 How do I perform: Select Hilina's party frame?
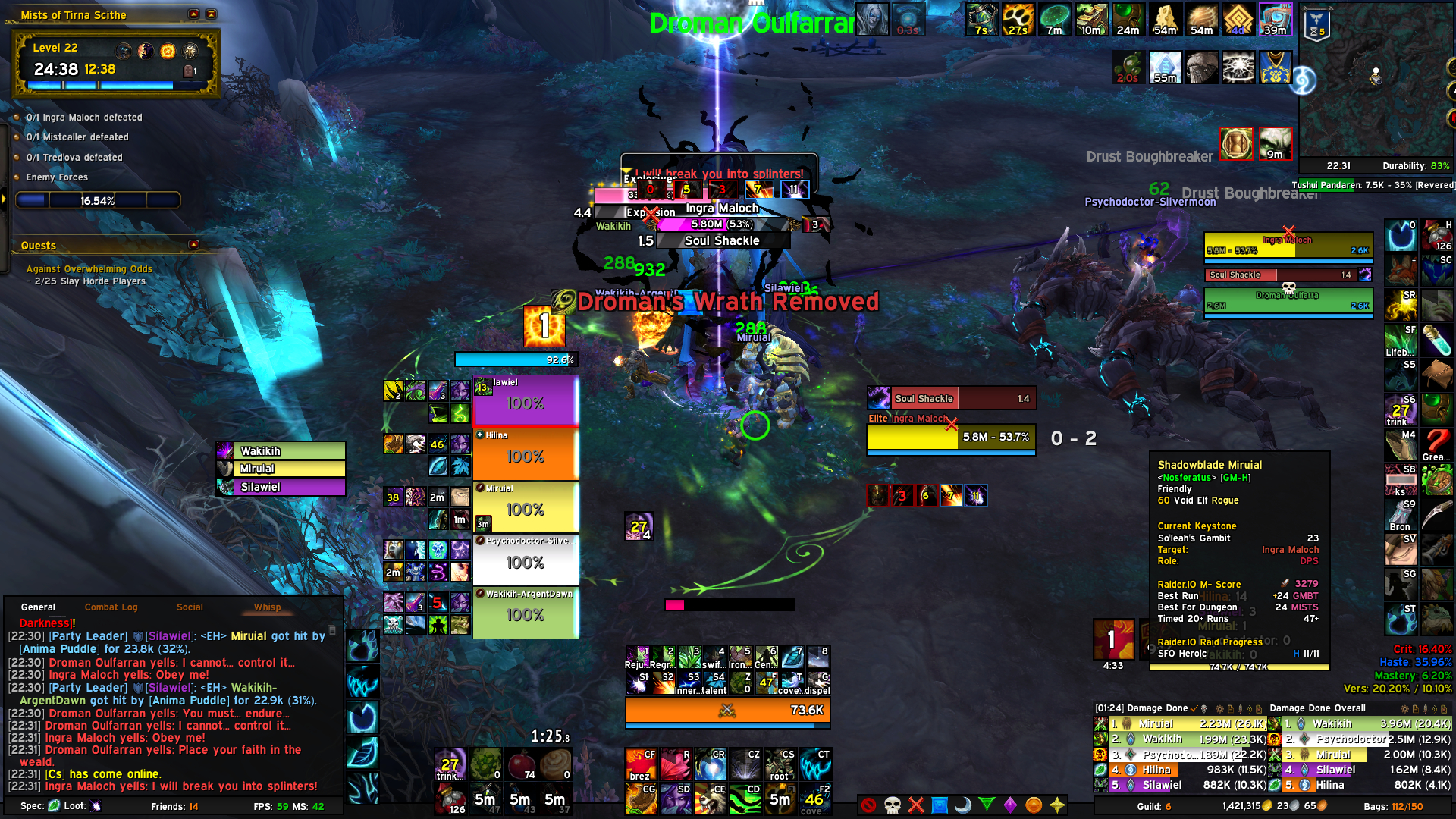click(x=526, y=454)
